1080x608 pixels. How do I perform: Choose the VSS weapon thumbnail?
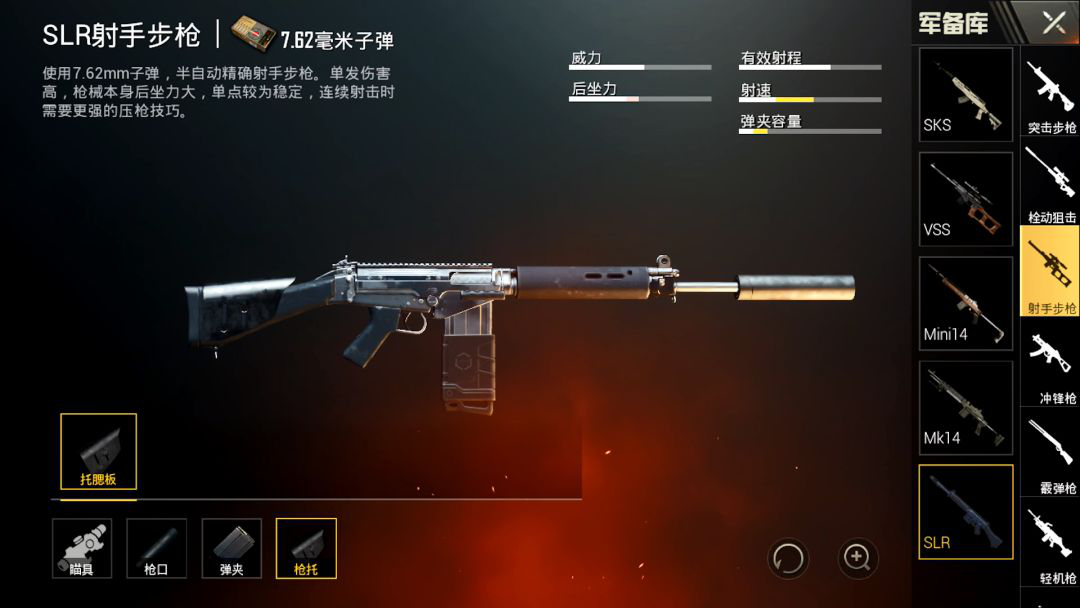(965, 199)
